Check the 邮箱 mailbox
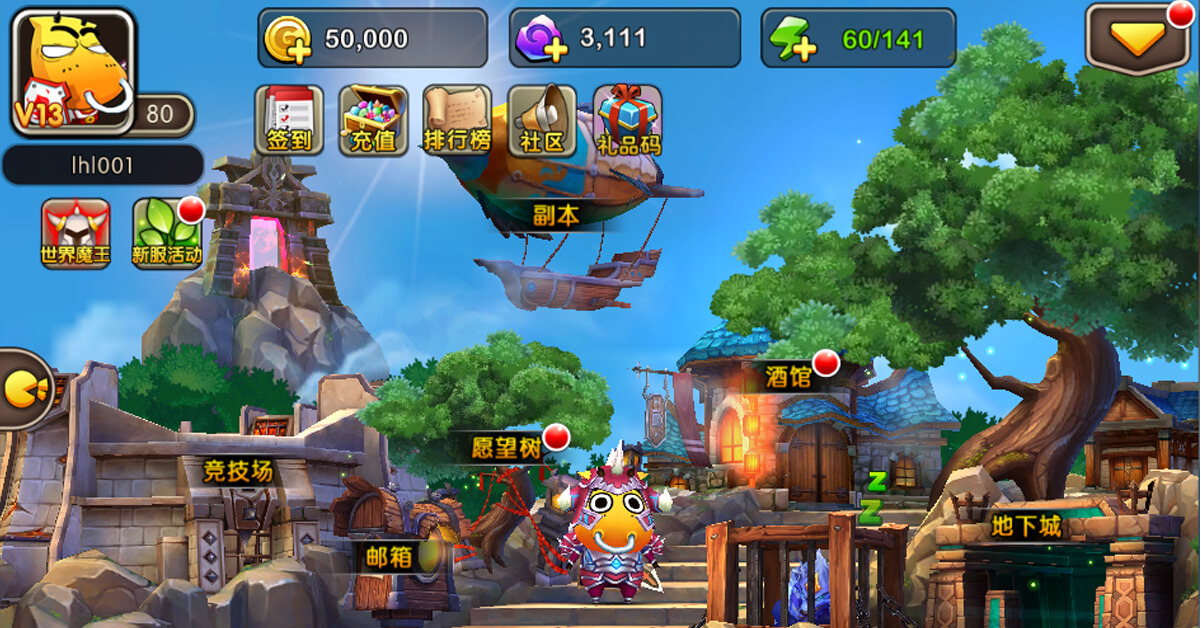Screen dimensions: 1201x628 pos(388,557)
